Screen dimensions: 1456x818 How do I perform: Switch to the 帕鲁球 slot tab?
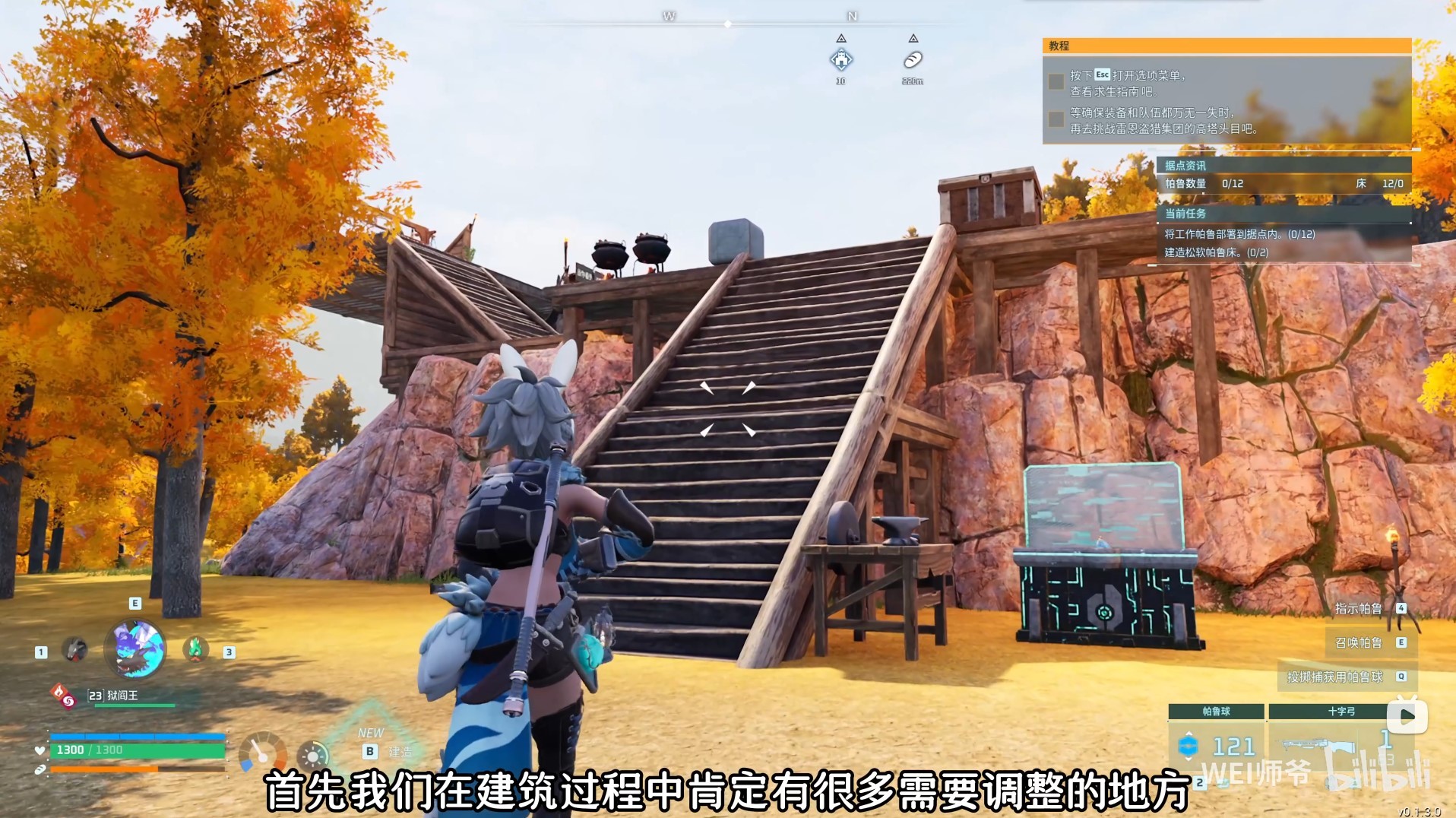[1217, 711]
